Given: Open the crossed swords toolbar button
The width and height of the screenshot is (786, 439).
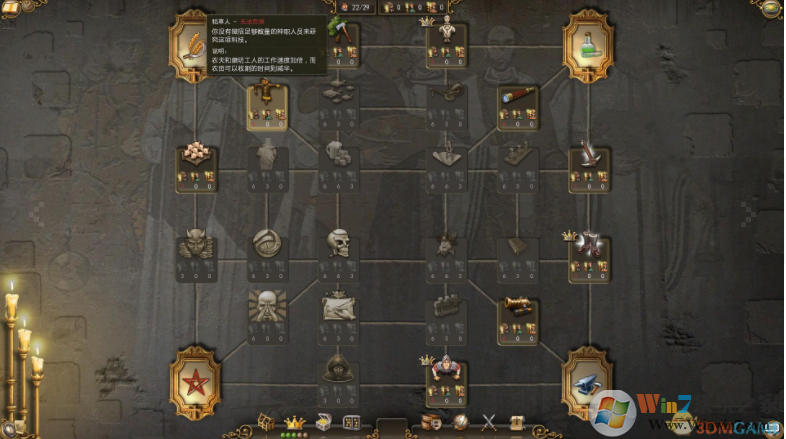Looking at the screenshot, I should click(490, 422).
